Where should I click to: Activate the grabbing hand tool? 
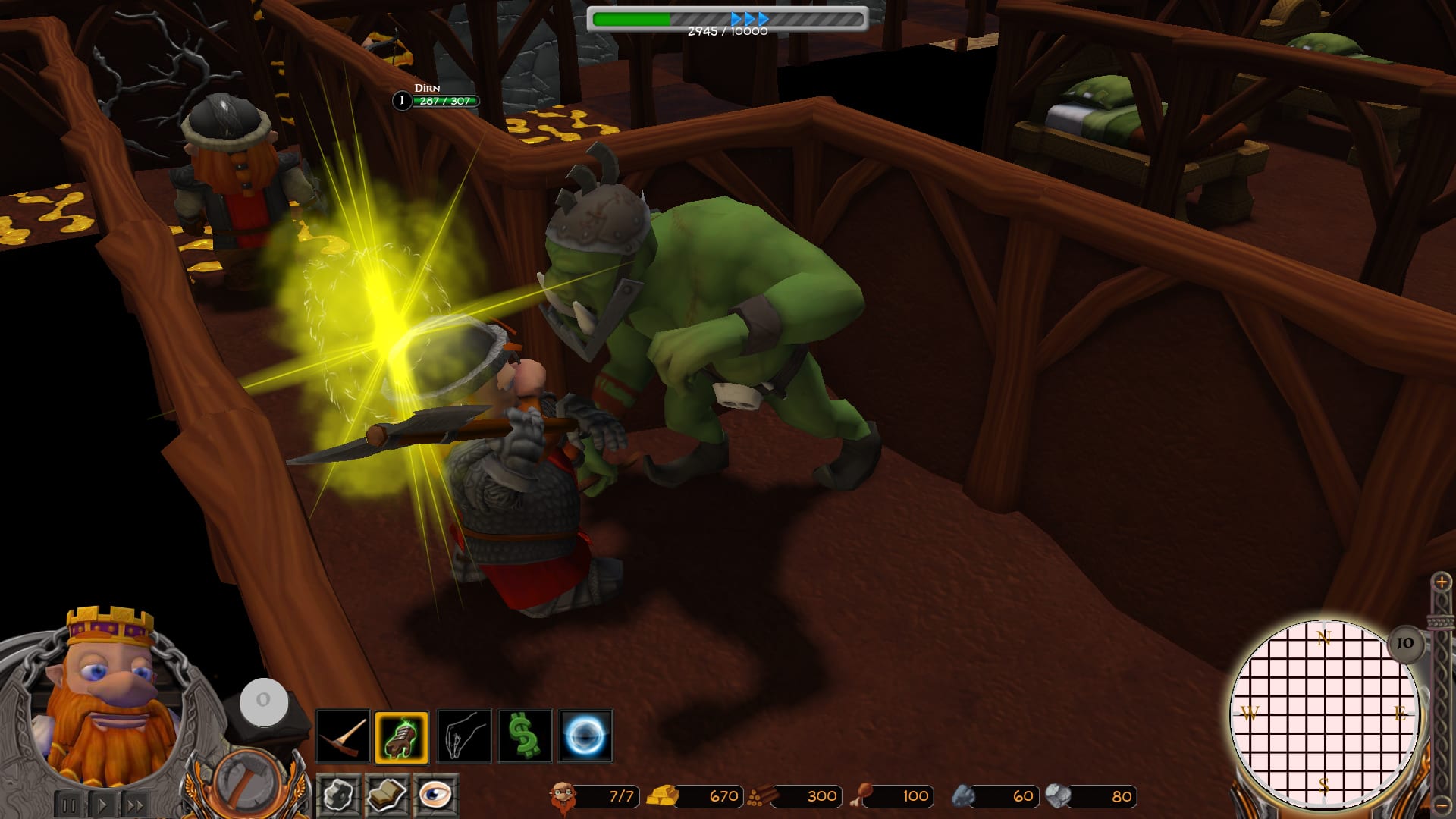pyautogui.click(x=463, y=736)
